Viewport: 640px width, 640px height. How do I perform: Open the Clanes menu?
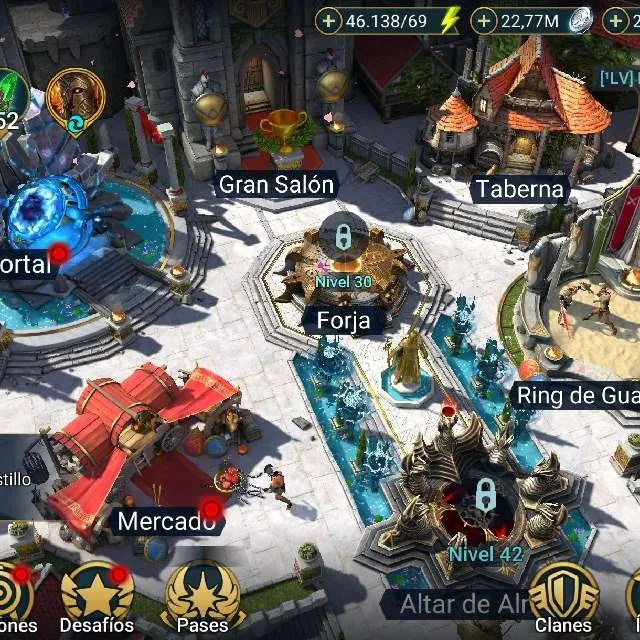pos(564,597)
